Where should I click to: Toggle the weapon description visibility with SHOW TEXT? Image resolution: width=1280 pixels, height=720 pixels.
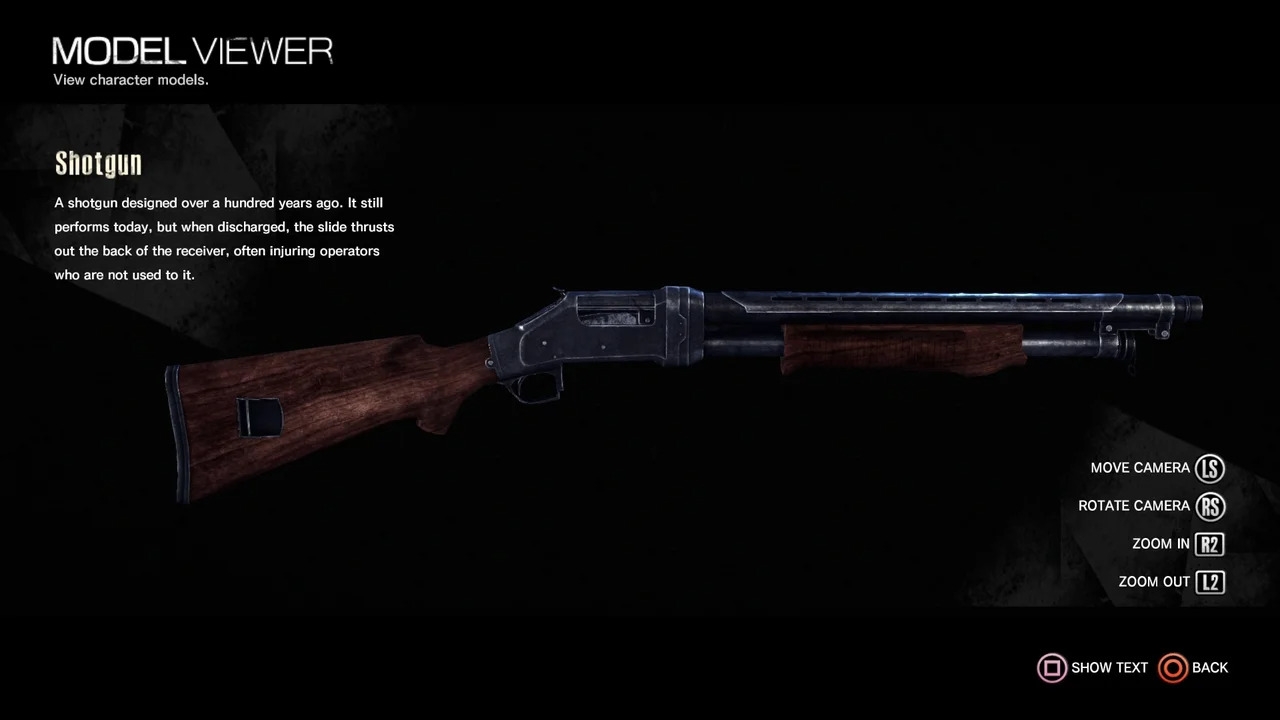click(1109, 667)
